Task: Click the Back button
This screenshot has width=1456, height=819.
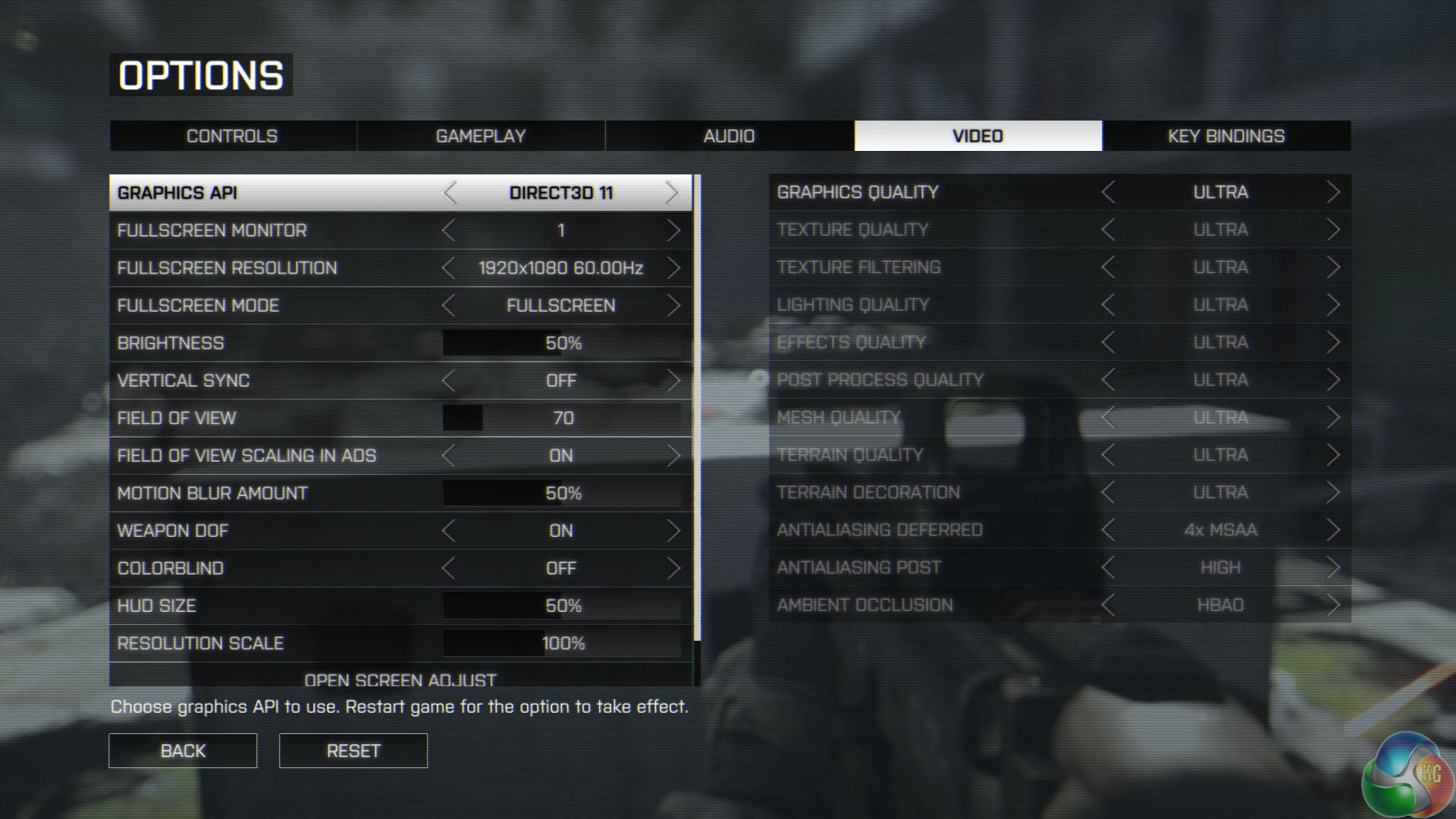Action: pos(183,751)
